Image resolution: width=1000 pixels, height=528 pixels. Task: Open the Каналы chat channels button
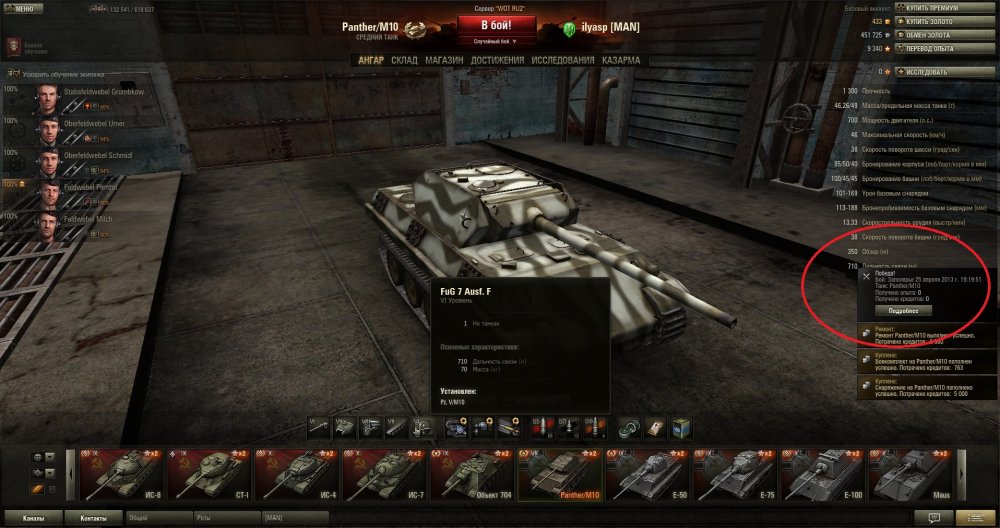pos(33,519)
